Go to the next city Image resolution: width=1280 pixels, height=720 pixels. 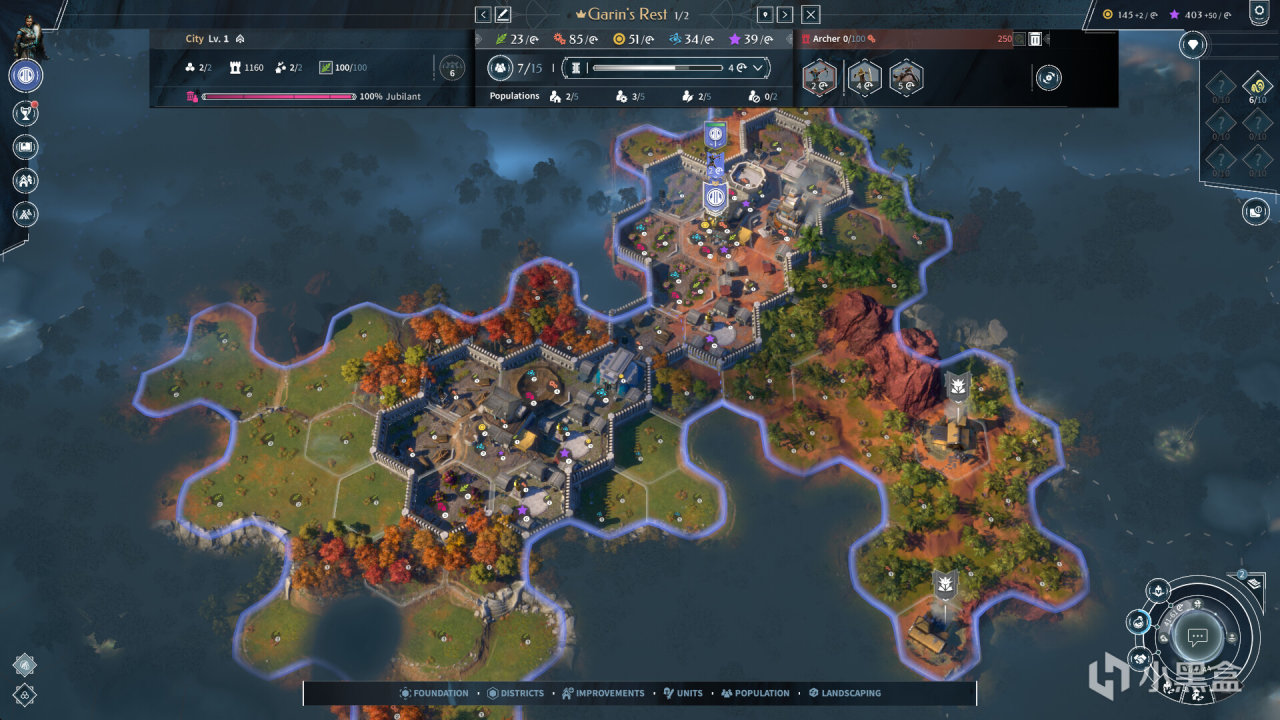click(x=785, y=14)
